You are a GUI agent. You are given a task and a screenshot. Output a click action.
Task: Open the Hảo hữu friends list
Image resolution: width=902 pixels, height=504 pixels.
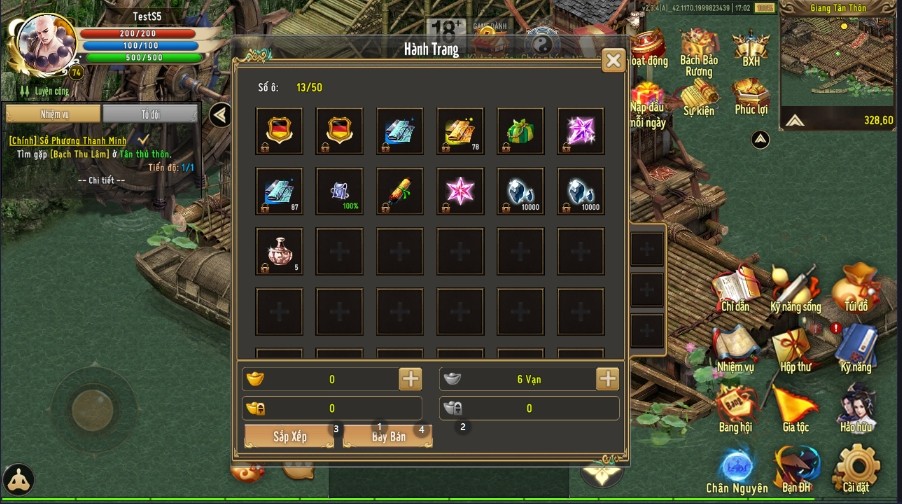pyautogui.click(x=855, y=408)
